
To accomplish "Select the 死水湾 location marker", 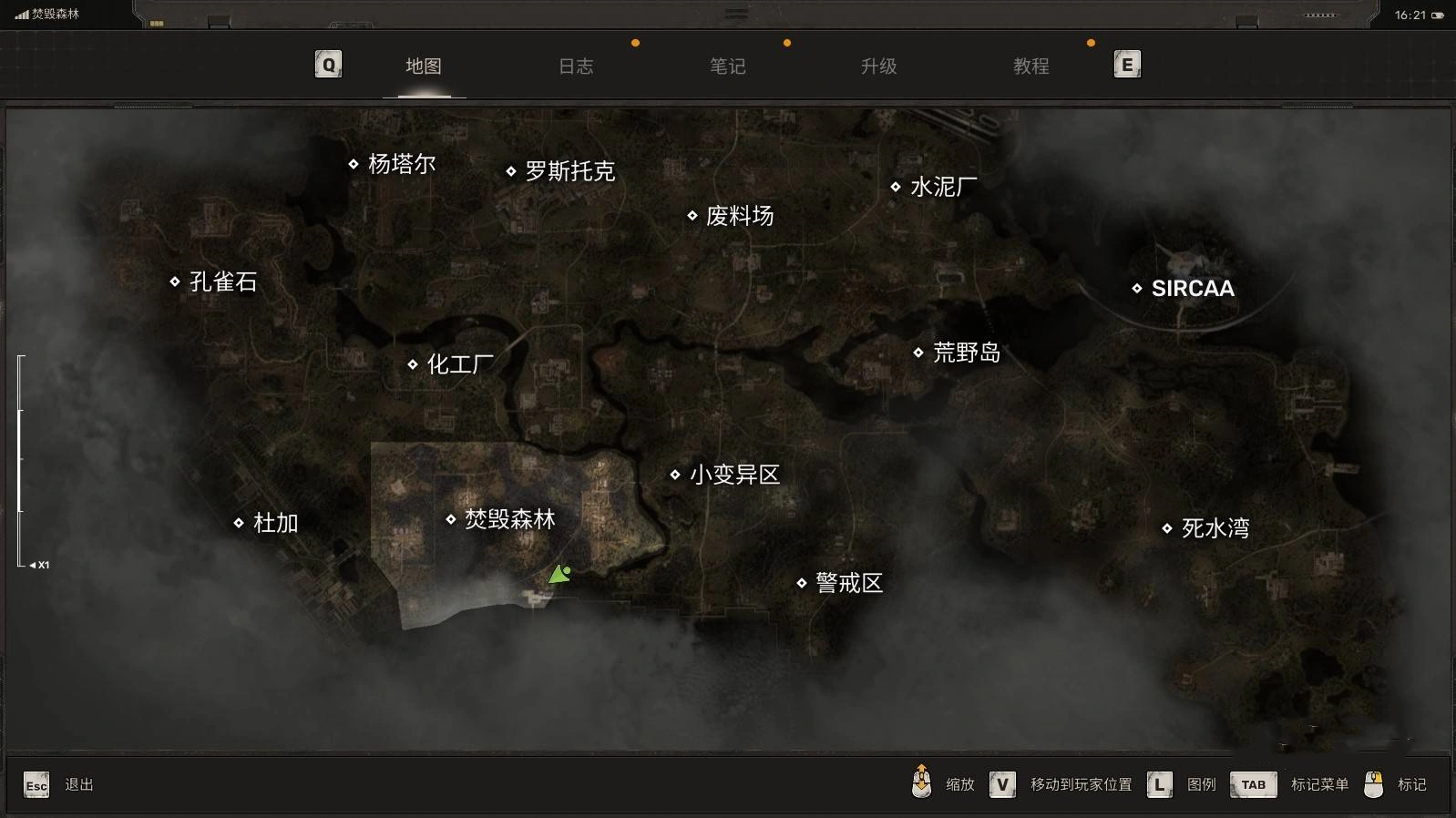I will (1169, 527).
